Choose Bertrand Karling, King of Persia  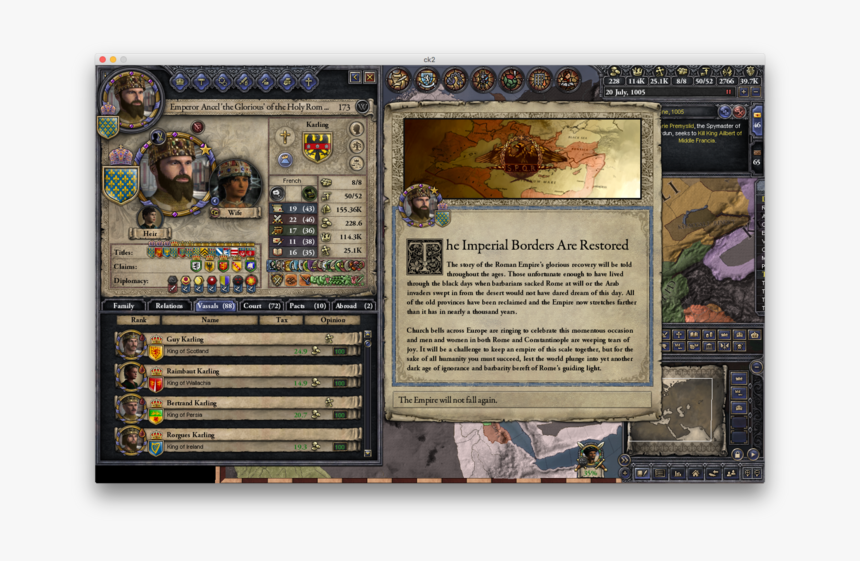[x=238, y=408]
